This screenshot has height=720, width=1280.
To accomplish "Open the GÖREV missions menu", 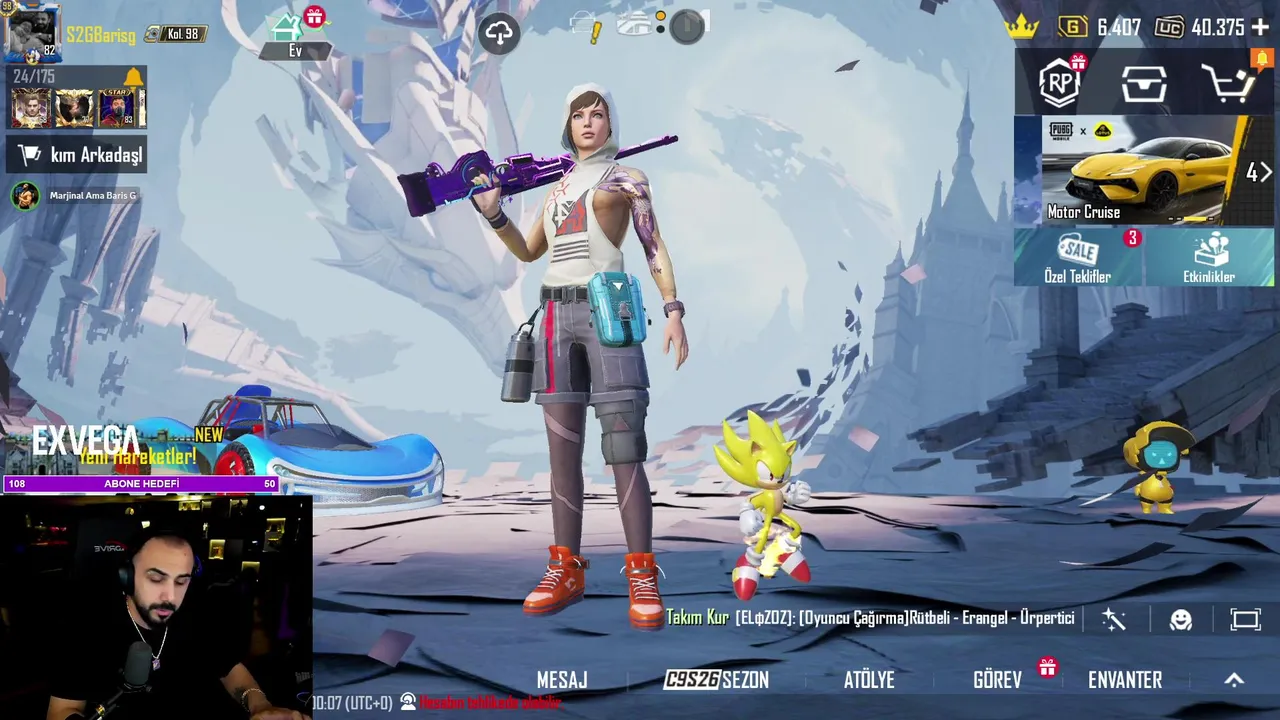I will point(998,680).
